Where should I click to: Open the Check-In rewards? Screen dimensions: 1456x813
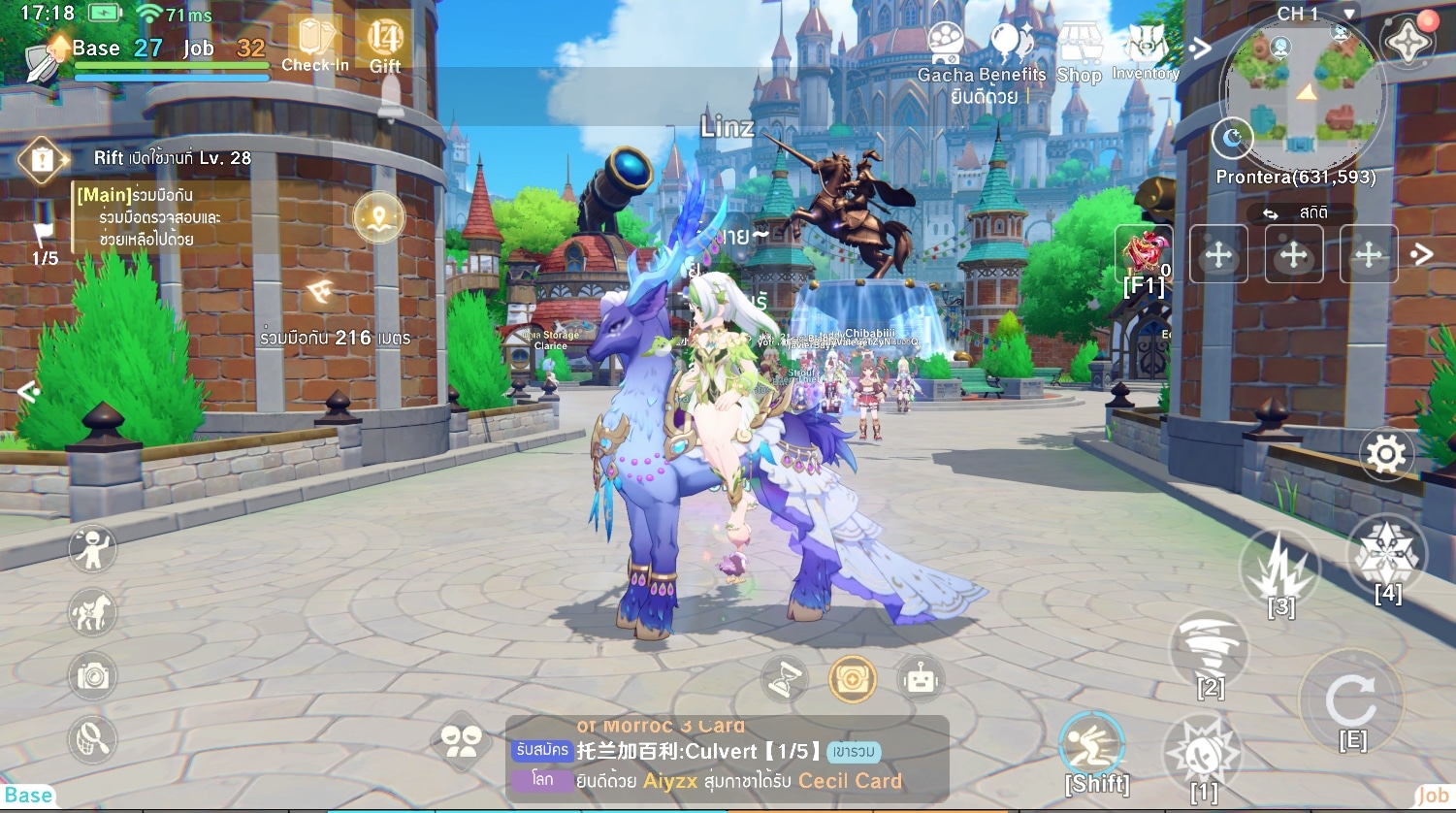(314, 44)
